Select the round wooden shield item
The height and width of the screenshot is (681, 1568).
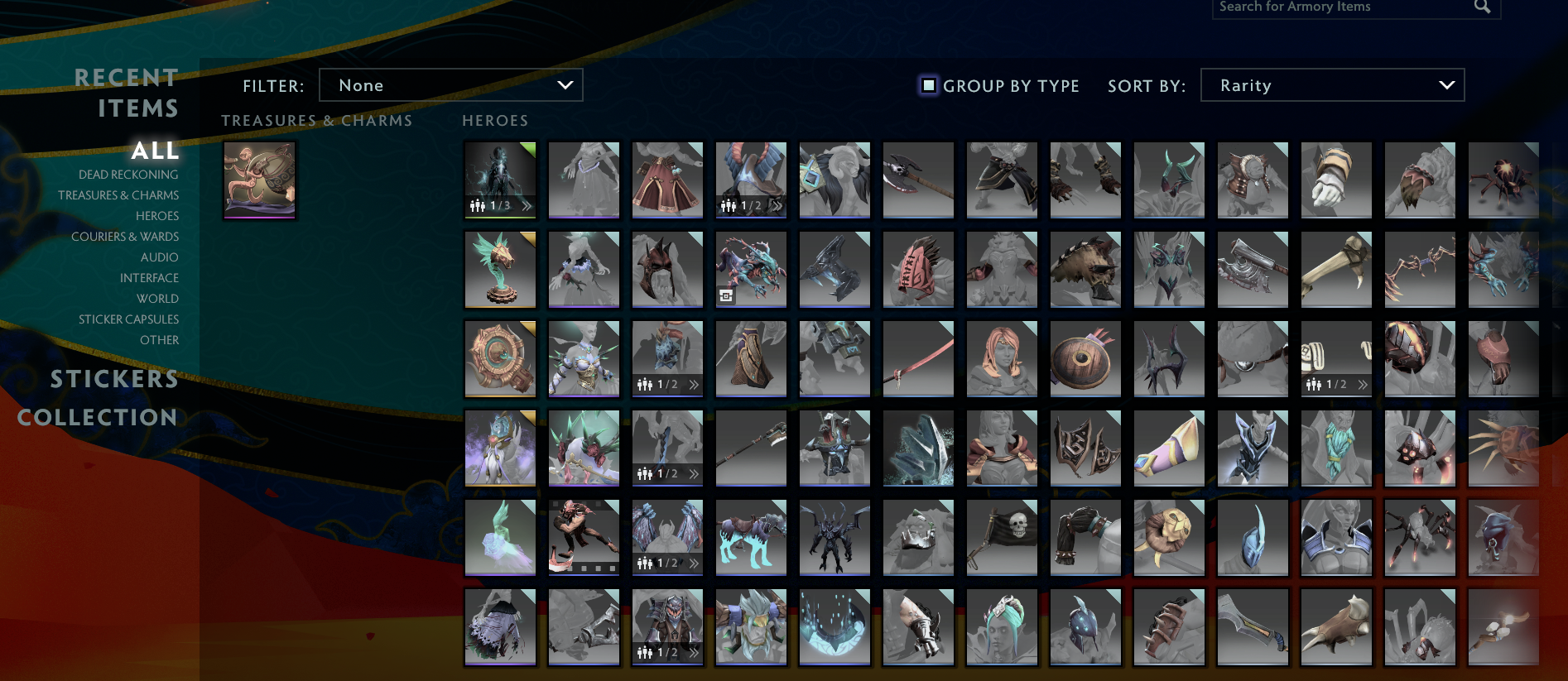(x=1085, y=357)
